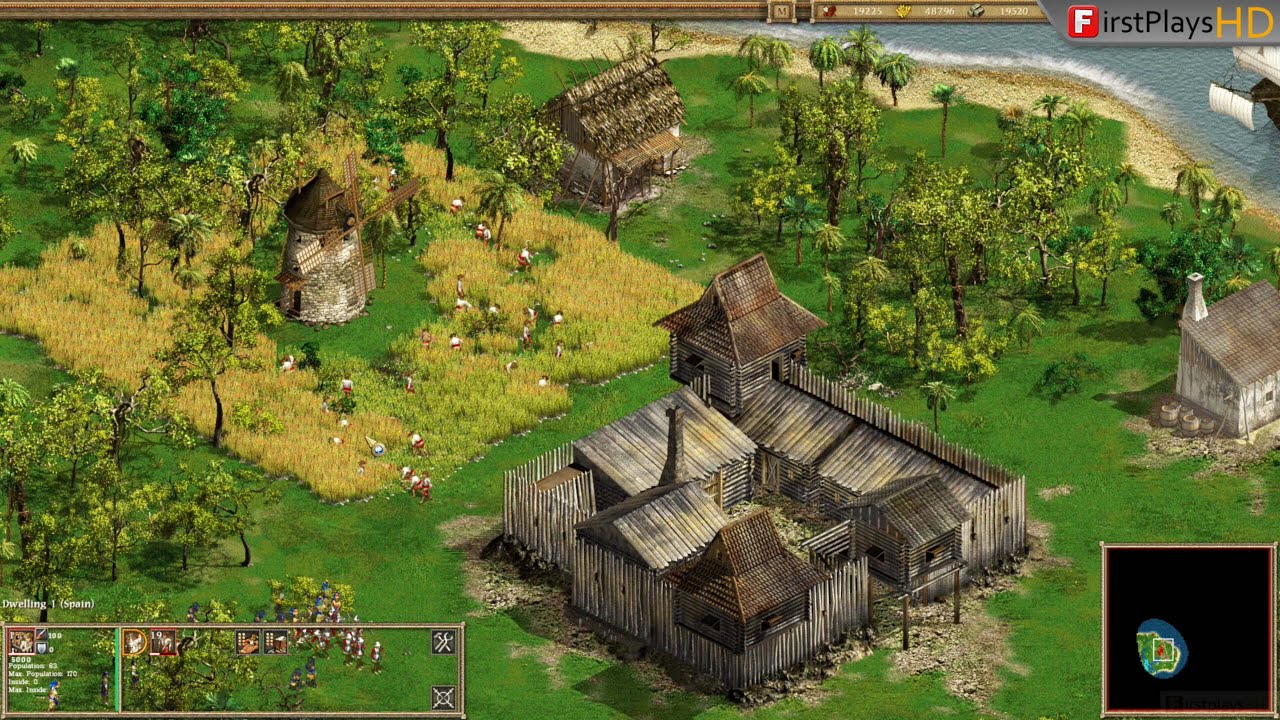Select the soldier portrait showing 19

(x=162, y=641)
